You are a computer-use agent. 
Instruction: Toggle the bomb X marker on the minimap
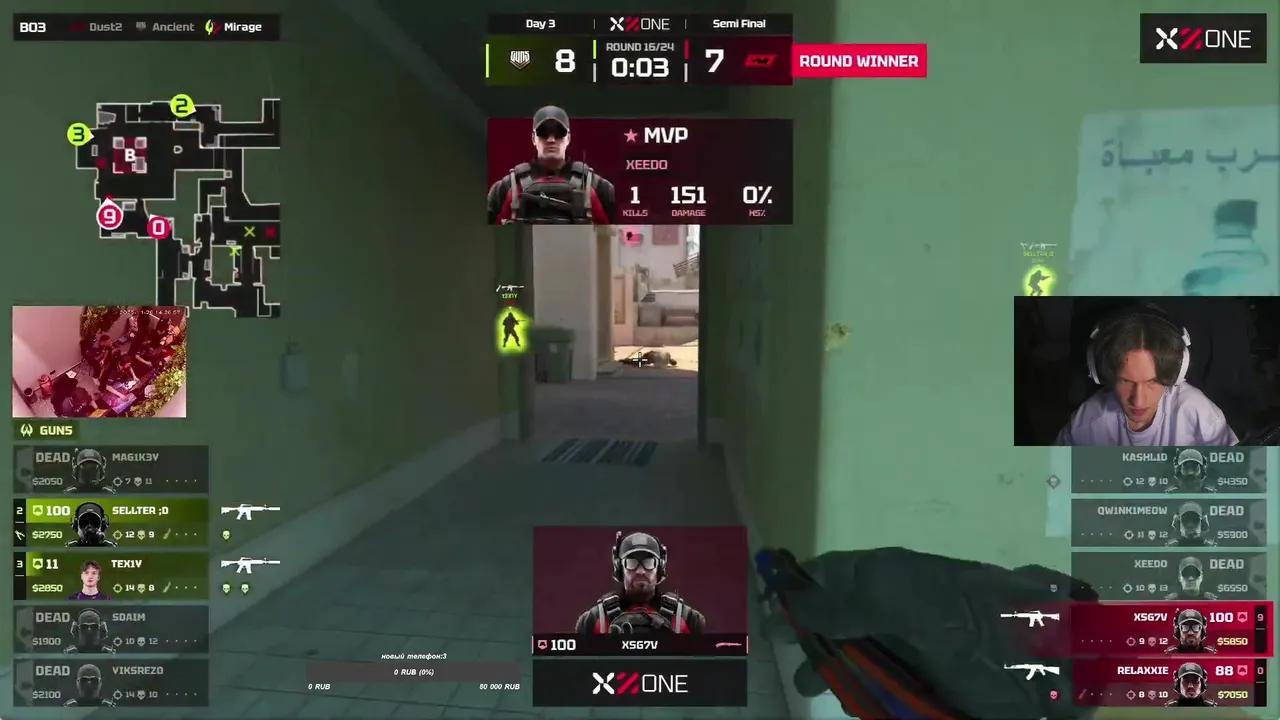click(250, 232)
